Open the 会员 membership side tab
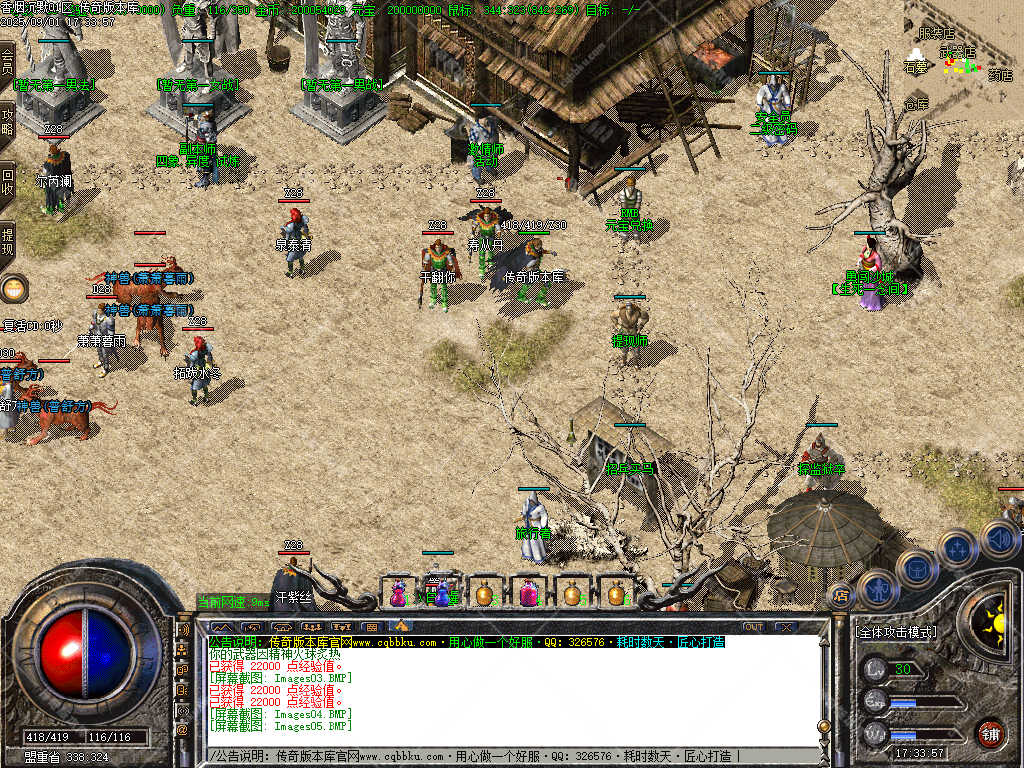Image resolution: width=1024 pixels, height=768 pixels. [x=7, y=65]
